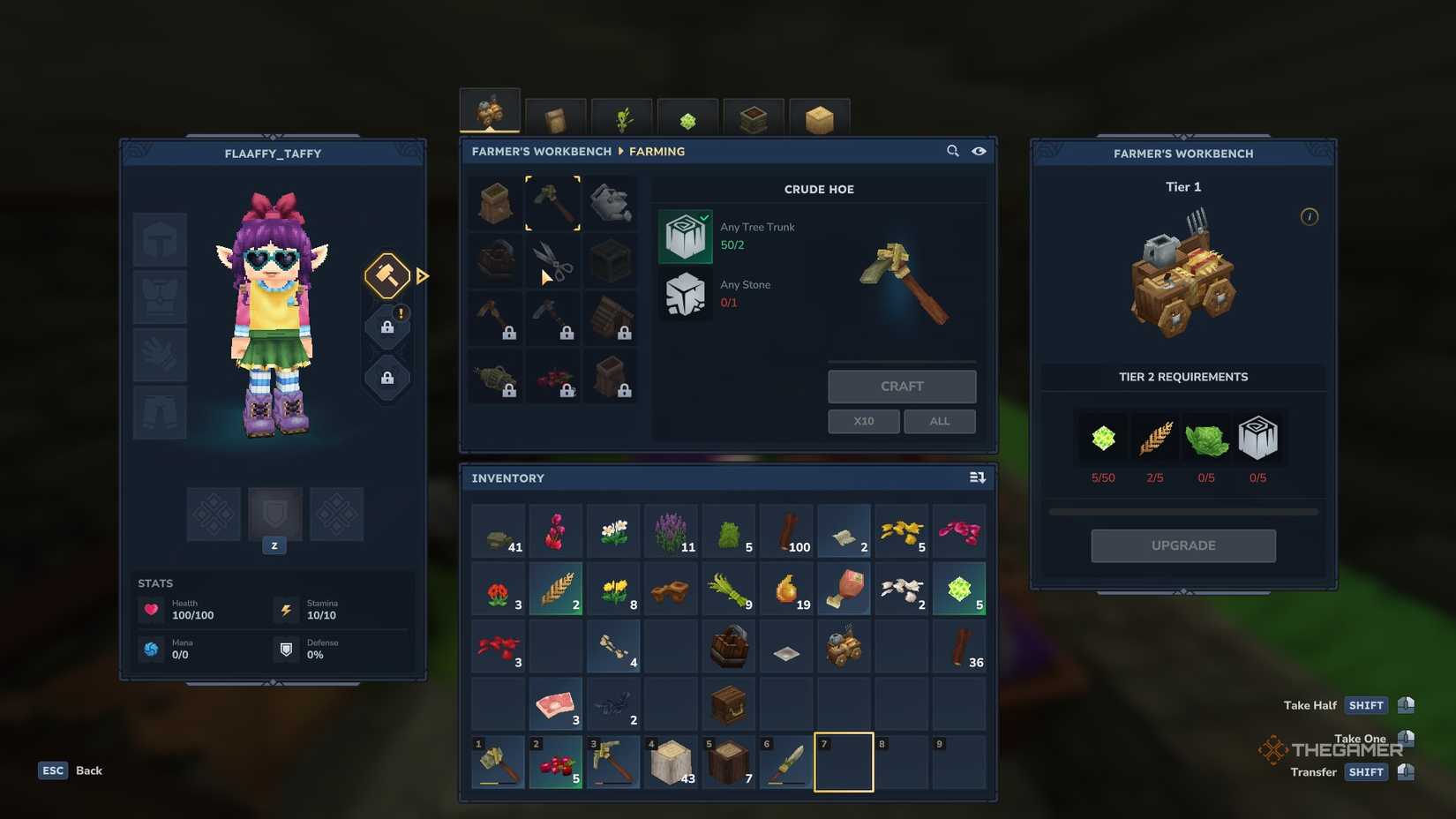Open the search magnifier in the workbench panel

click(x=952, y=151)
